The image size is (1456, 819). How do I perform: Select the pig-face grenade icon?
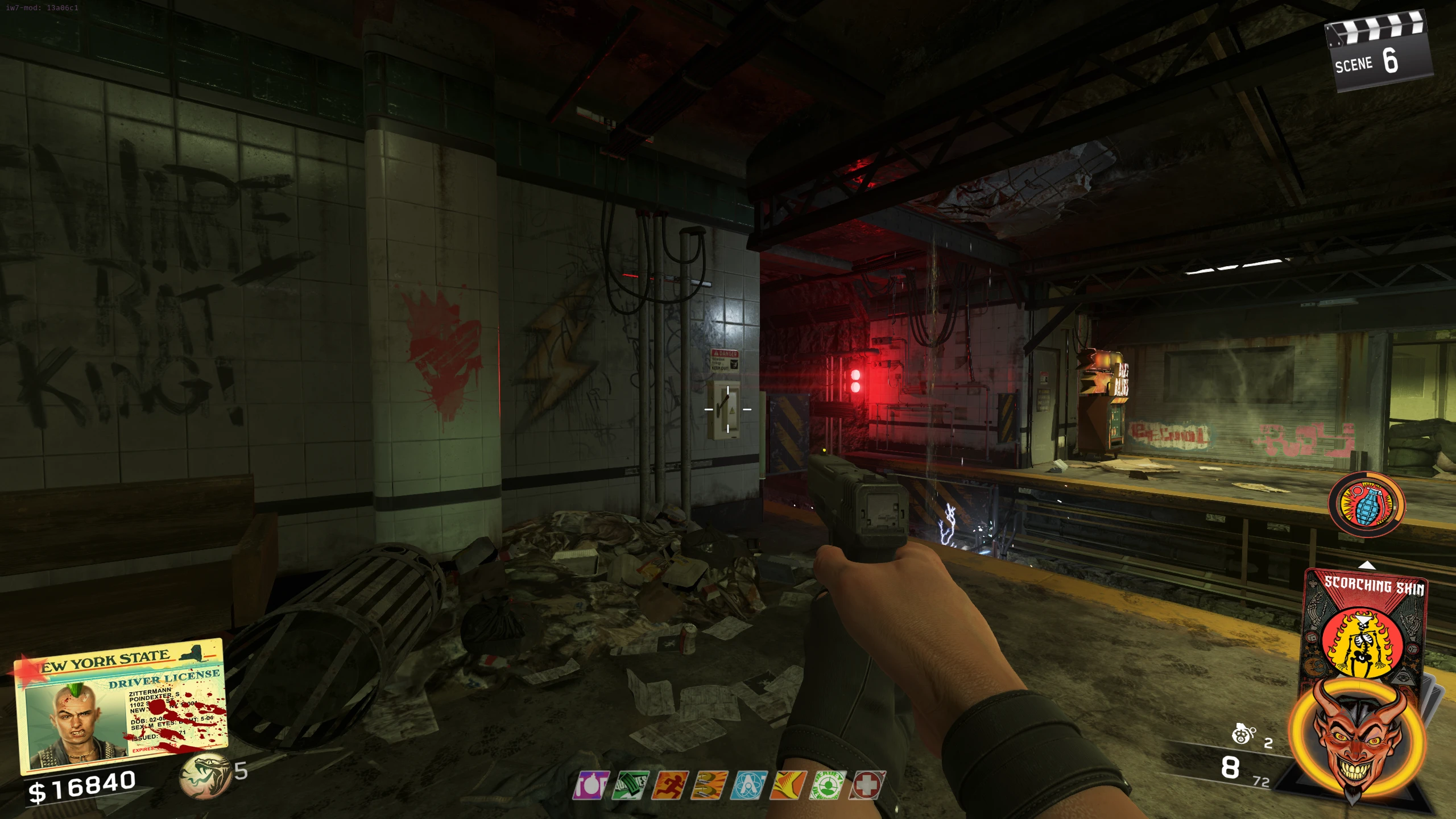coord(1242,734)
